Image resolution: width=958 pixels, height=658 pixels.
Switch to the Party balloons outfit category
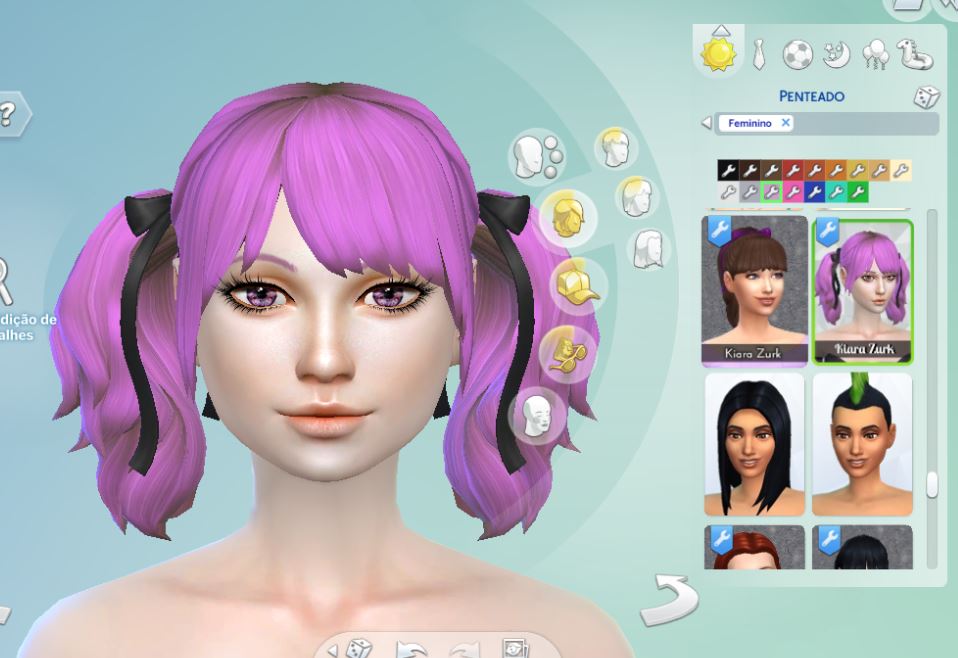click(875, 54)
